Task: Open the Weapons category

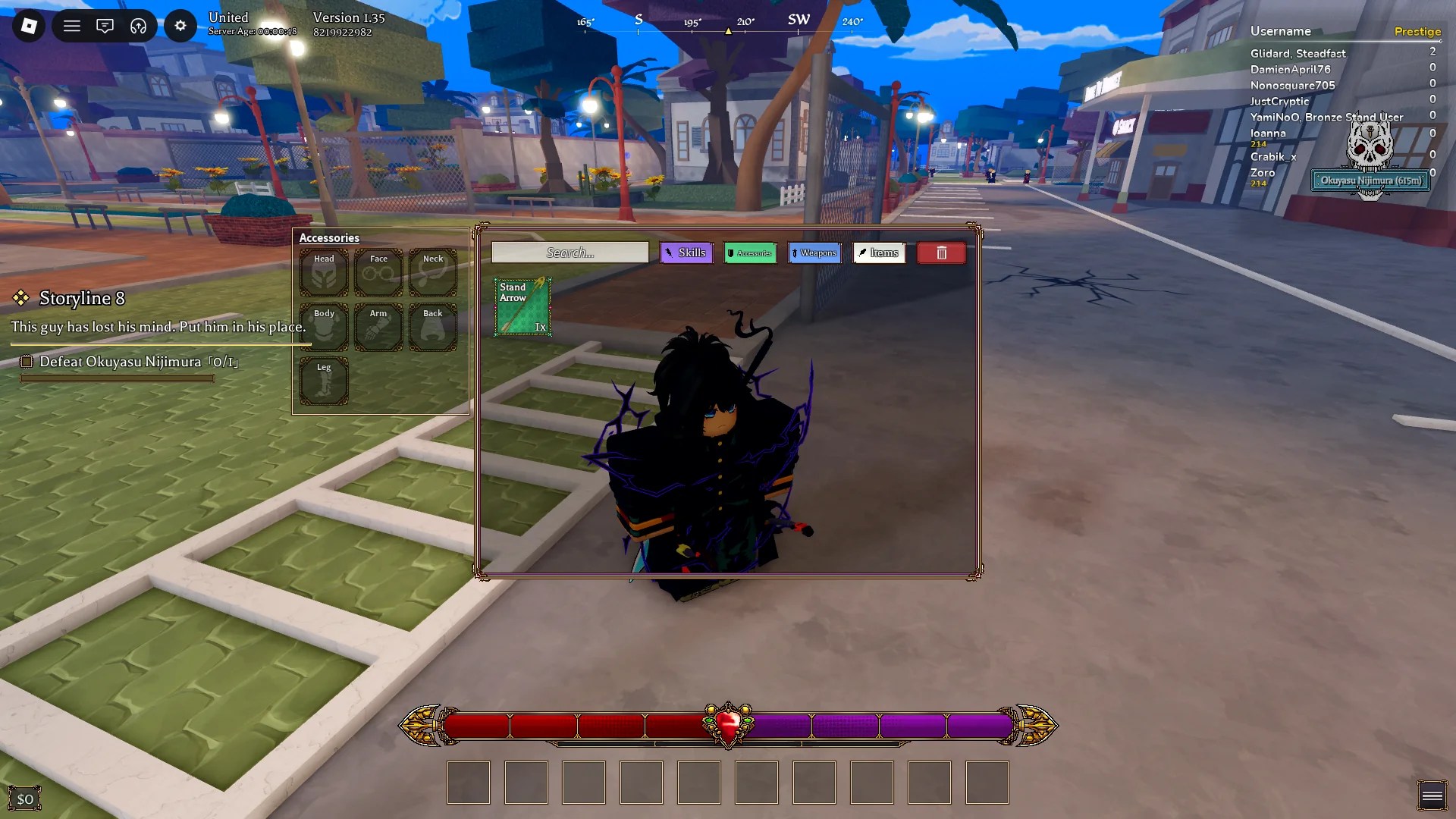Action: 814,253
